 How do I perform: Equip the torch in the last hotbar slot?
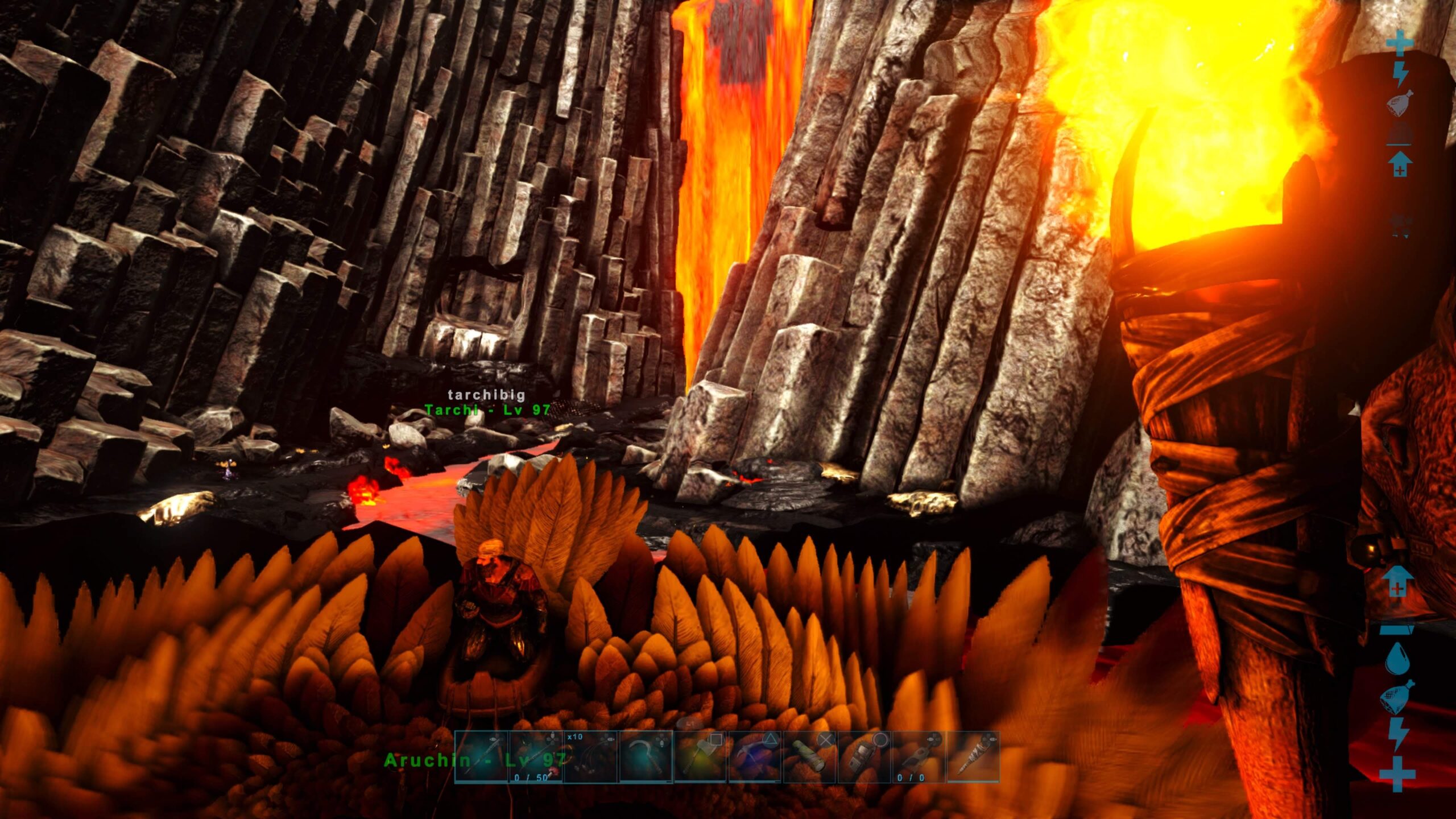tap(973, 756)
